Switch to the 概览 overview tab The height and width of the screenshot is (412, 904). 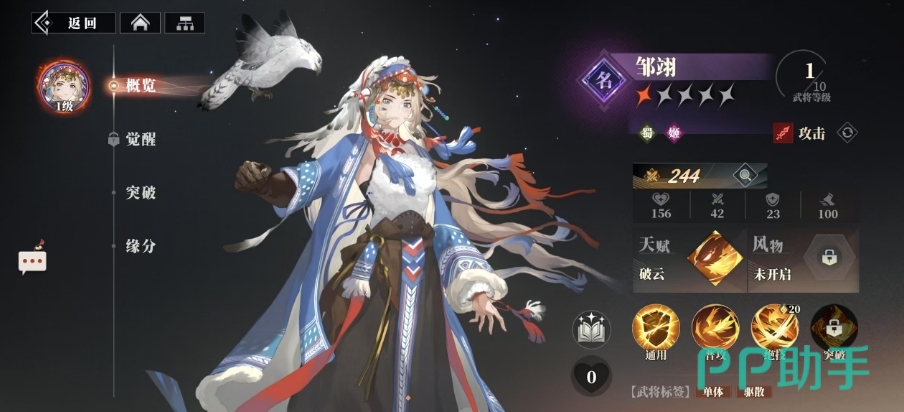coord(140,86)
